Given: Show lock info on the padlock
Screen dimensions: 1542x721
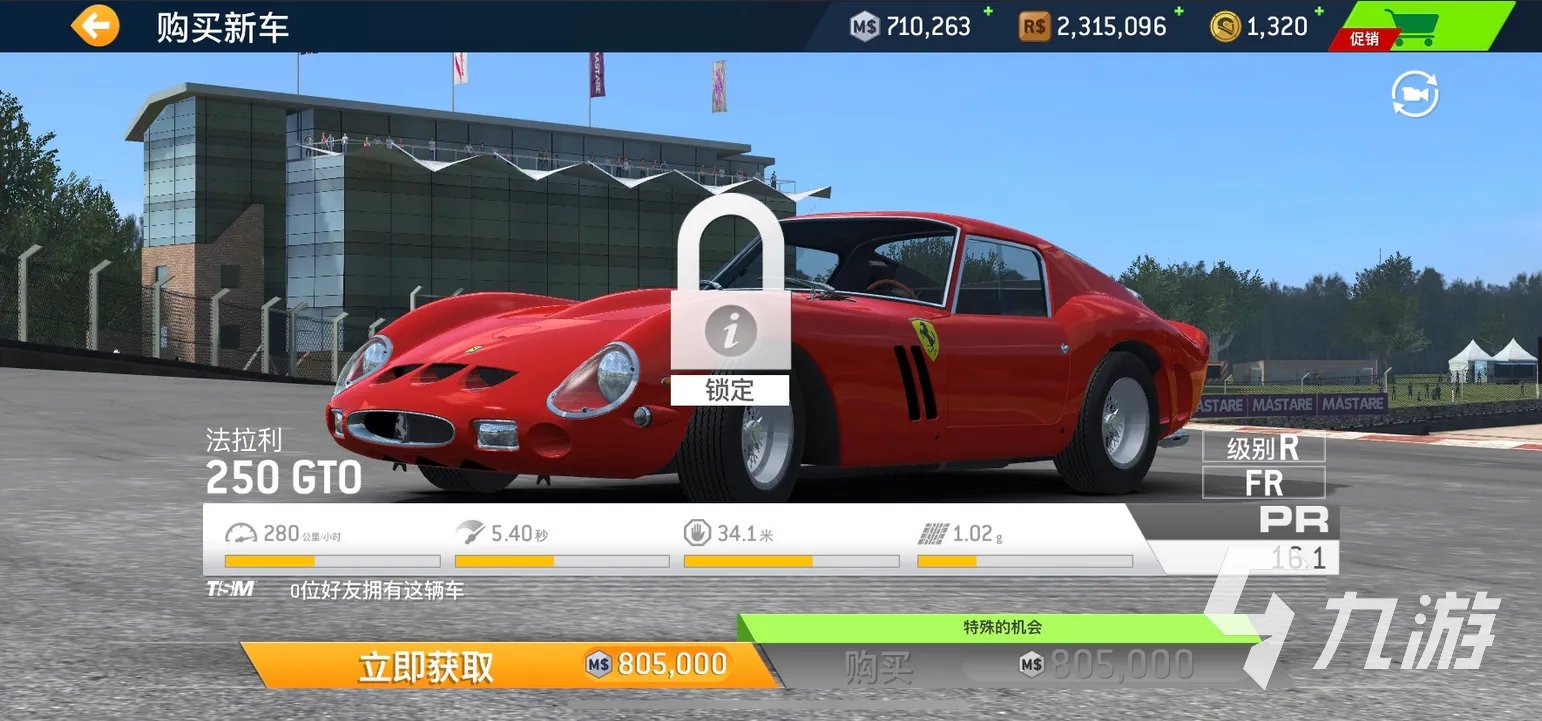Looking at the screenshot, I should [x=730, y=332].
